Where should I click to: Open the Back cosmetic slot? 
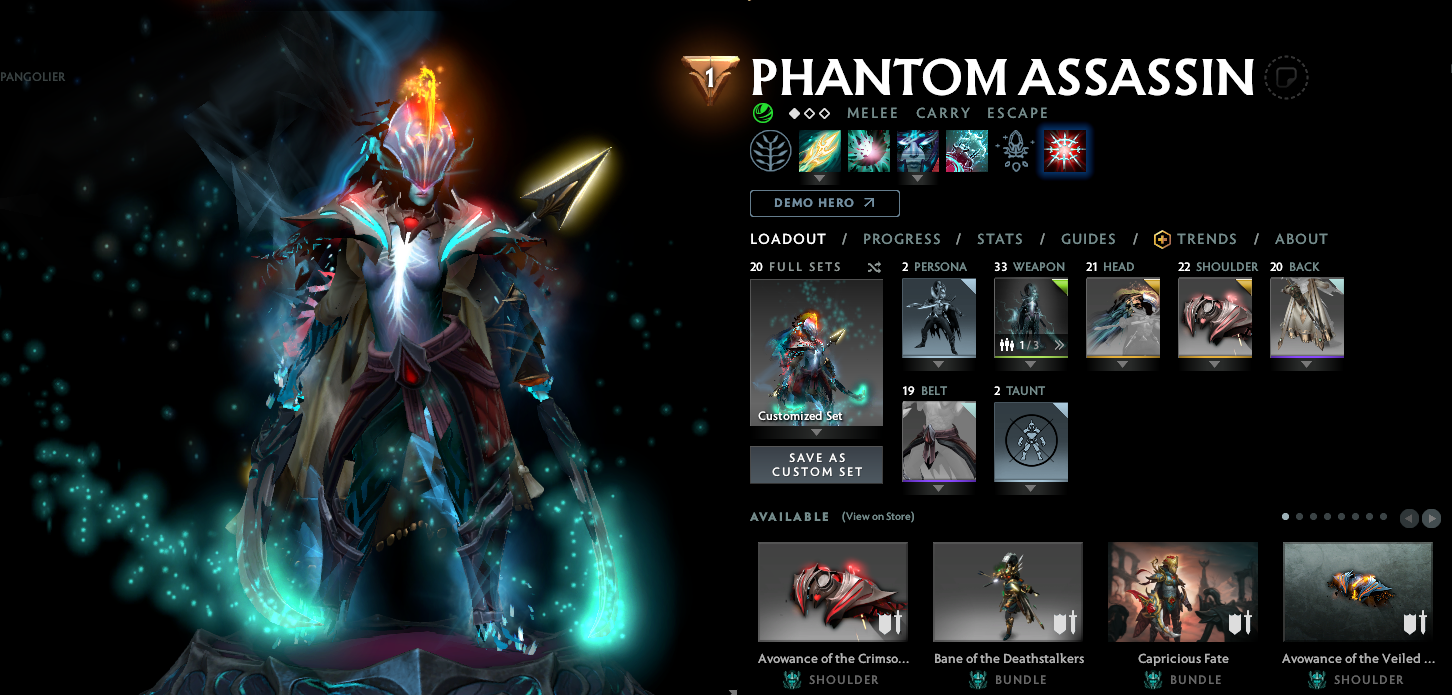(1306, 317)
